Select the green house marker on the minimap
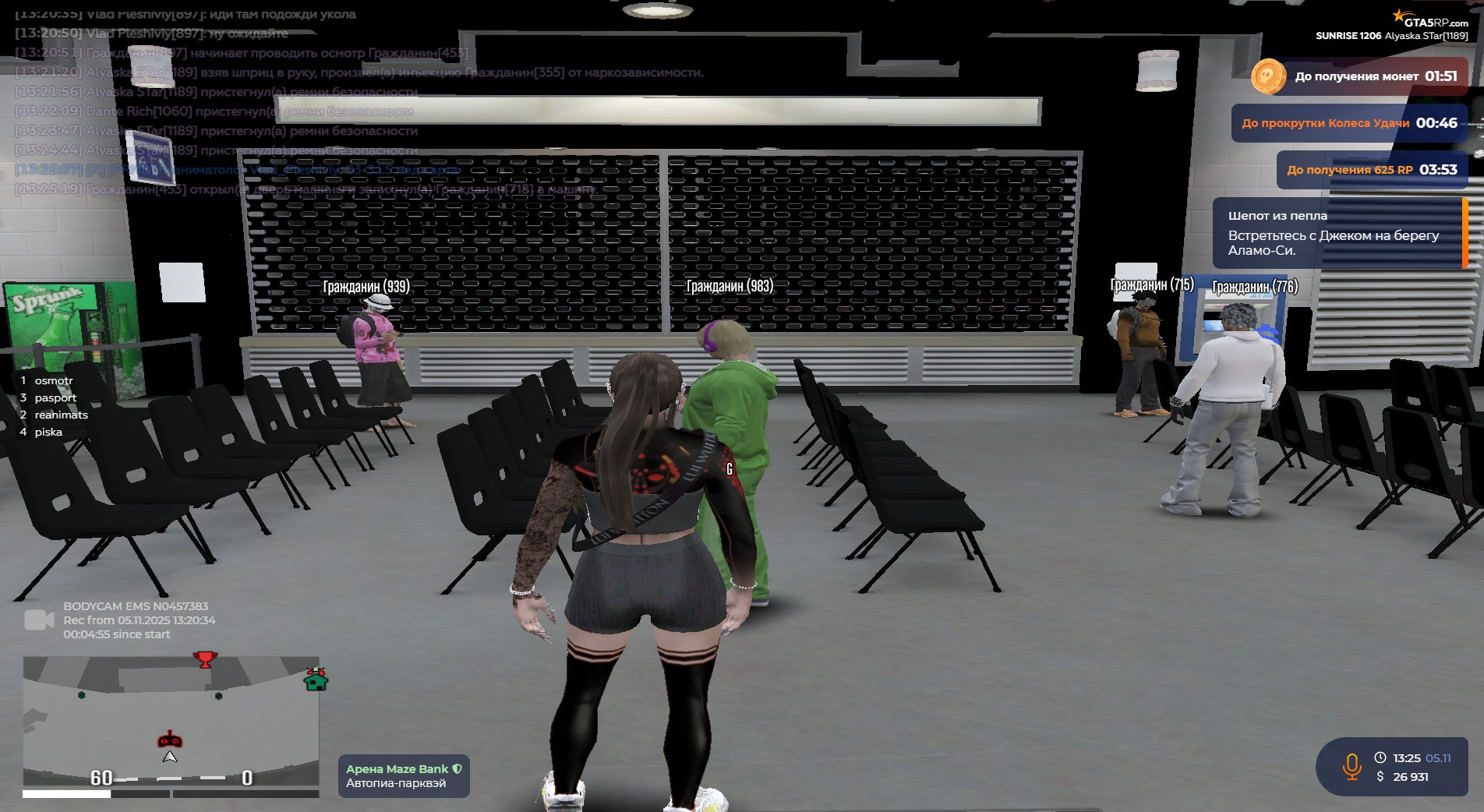 click(316, 680)
